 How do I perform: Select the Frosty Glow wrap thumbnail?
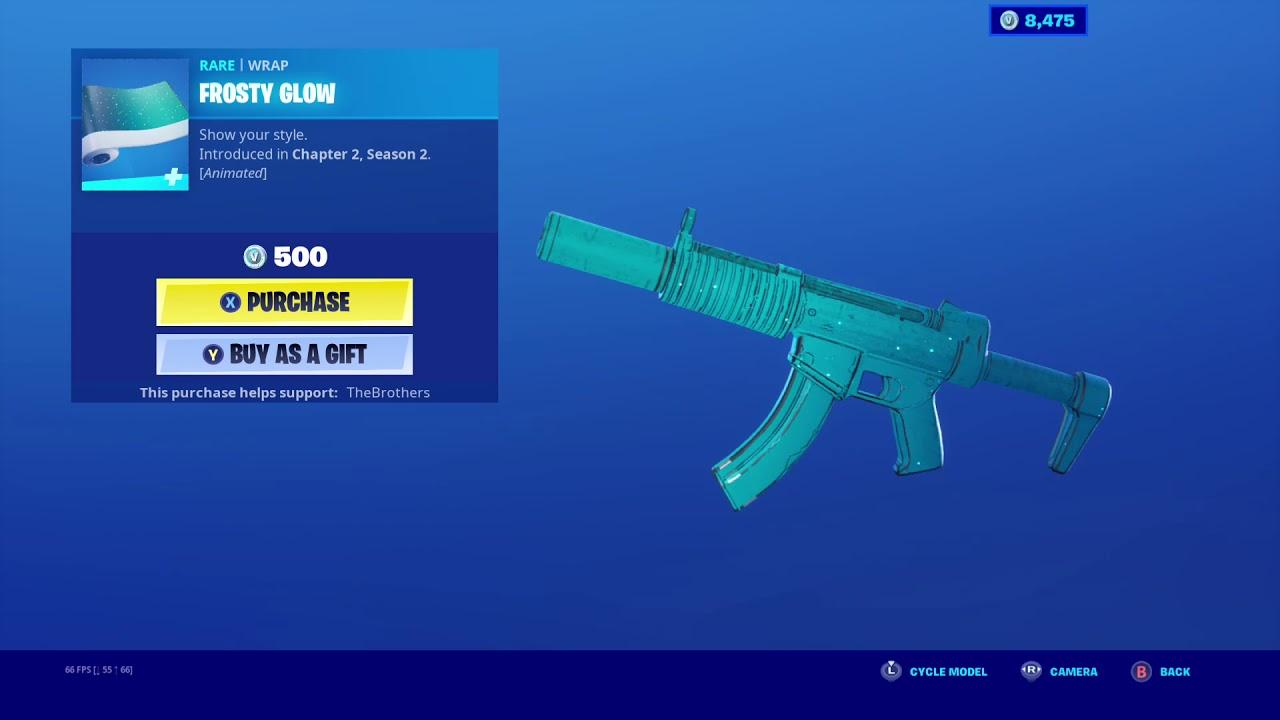pos(134,122)
